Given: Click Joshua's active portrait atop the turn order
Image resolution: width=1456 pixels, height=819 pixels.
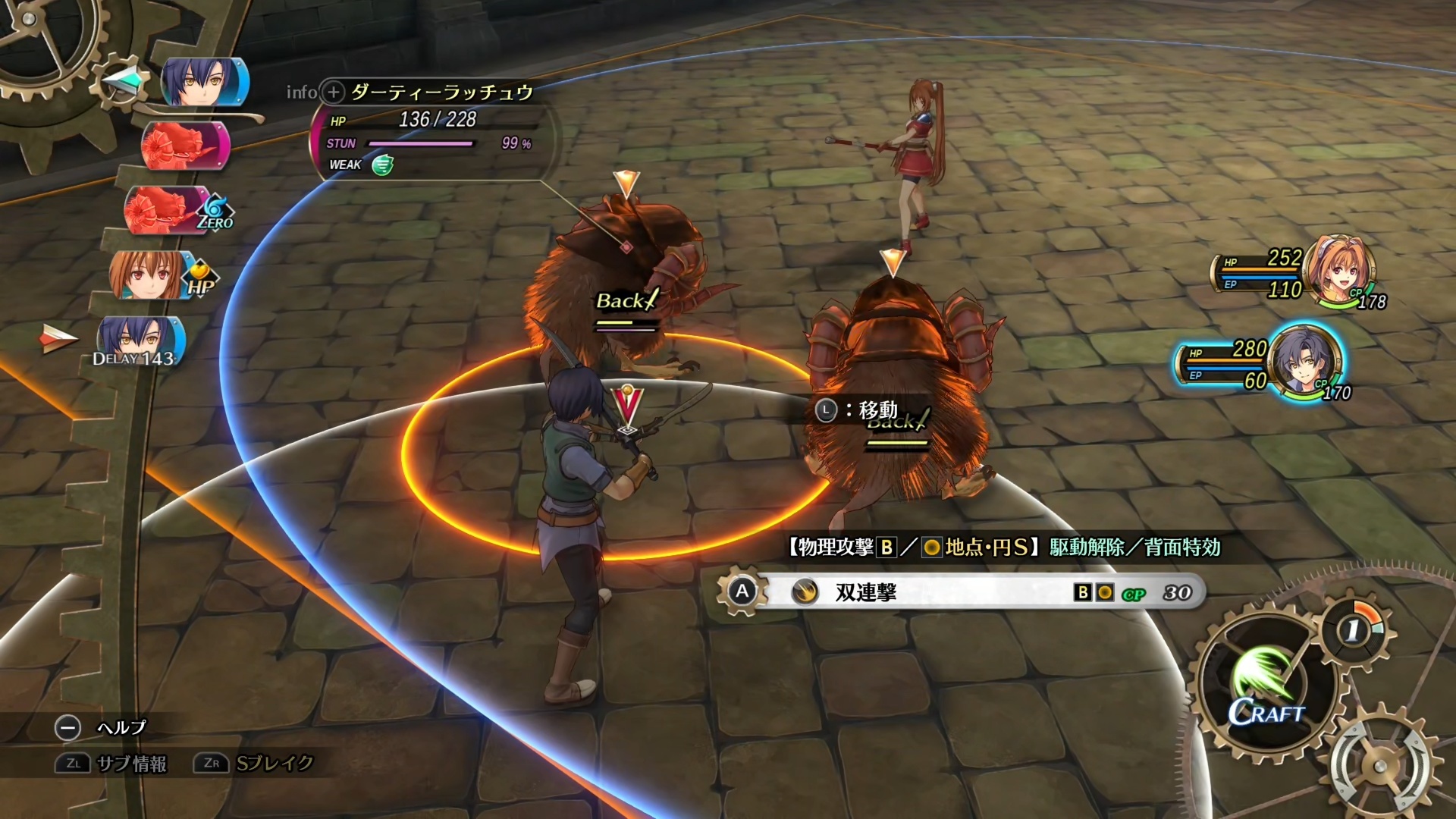Looking at the screenshot, I should click(203, 82).
